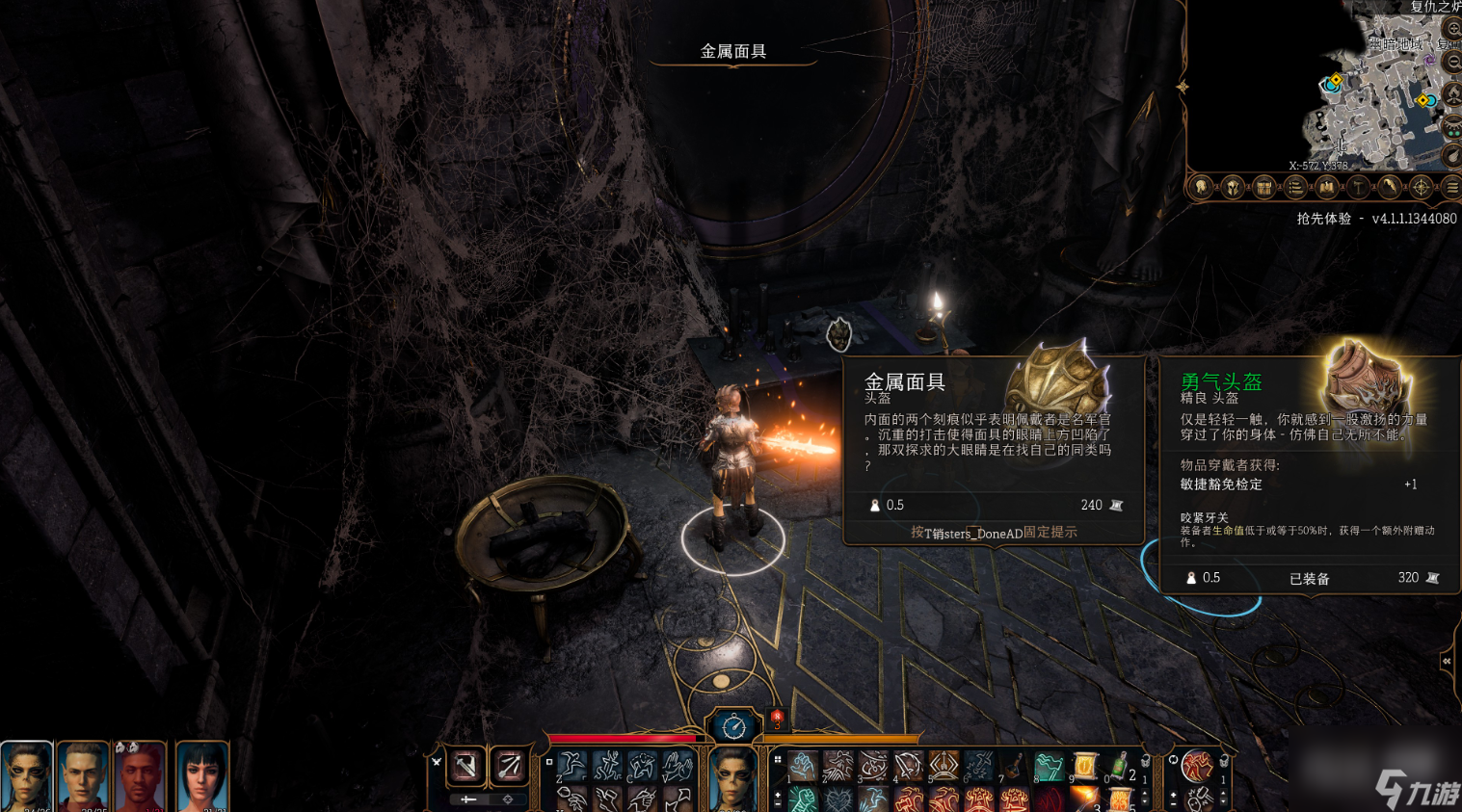Expand the collapsed side panel arrow
Screen dimensions: 1462x812
1447,661
